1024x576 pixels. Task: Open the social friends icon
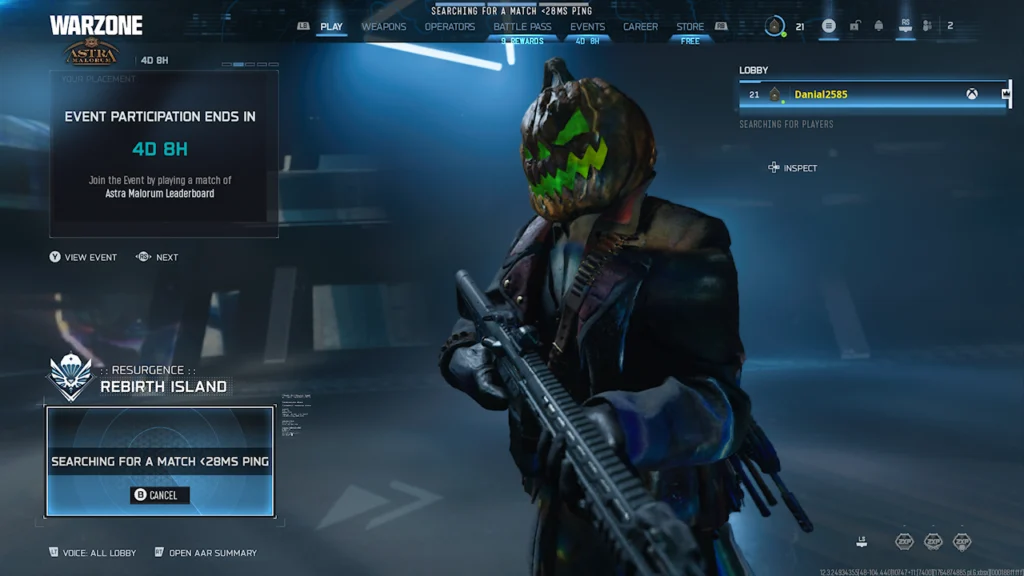point(928,26)
